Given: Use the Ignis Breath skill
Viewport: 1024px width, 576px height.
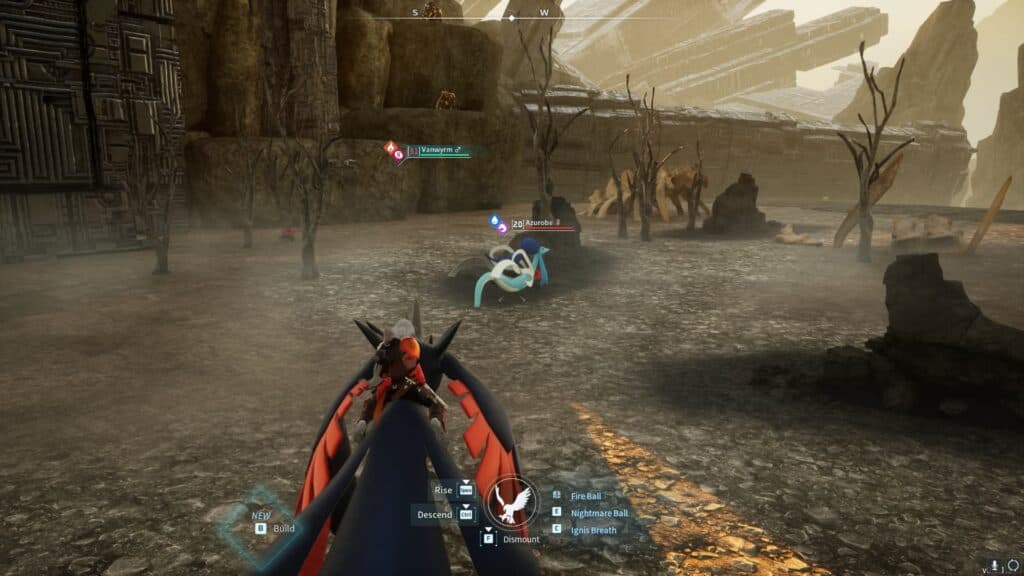Looking at the screenshot, I should click(x=593, y=529).
